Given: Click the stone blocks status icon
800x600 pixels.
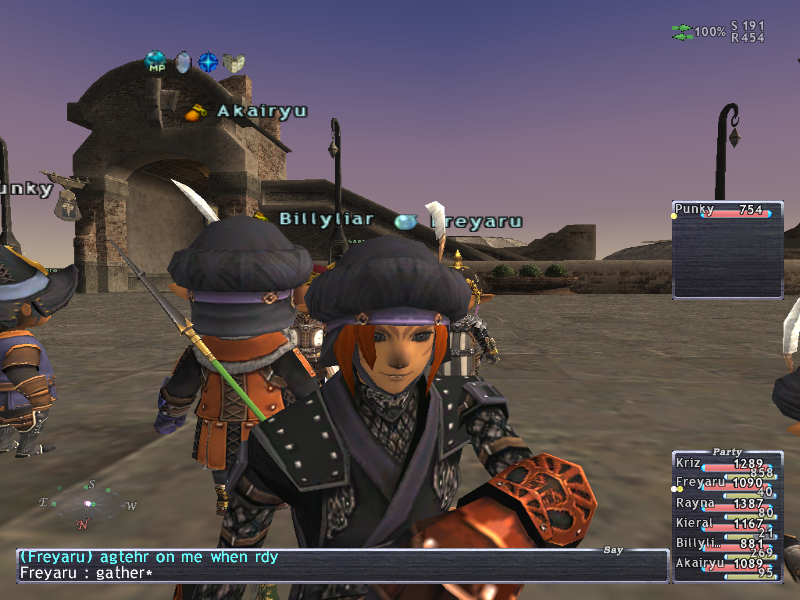Looking at the screenshot, I should 234,63.
